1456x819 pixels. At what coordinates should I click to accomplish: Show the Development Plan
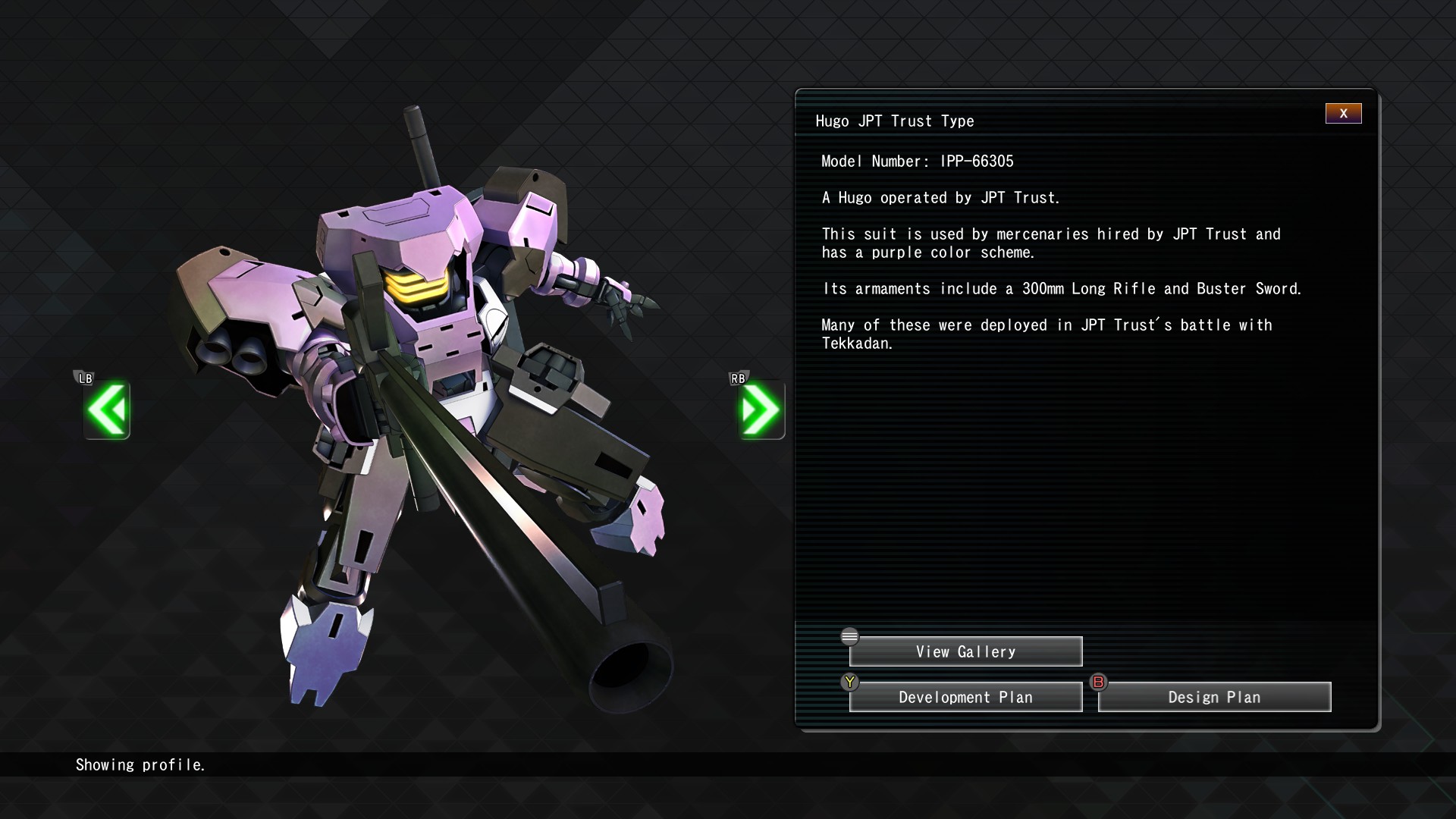pos(965,697)
